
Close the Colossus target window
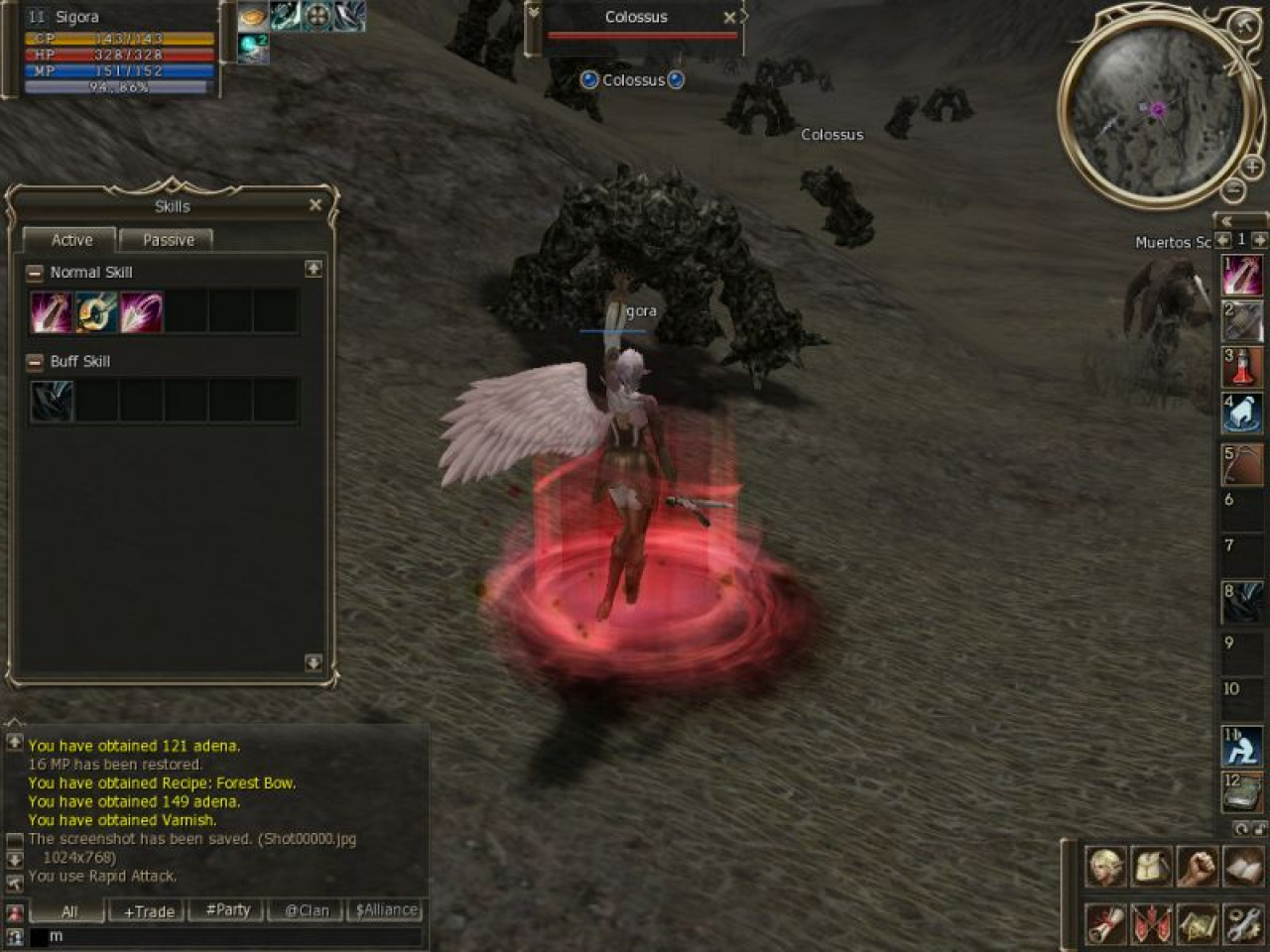[729, 18]
